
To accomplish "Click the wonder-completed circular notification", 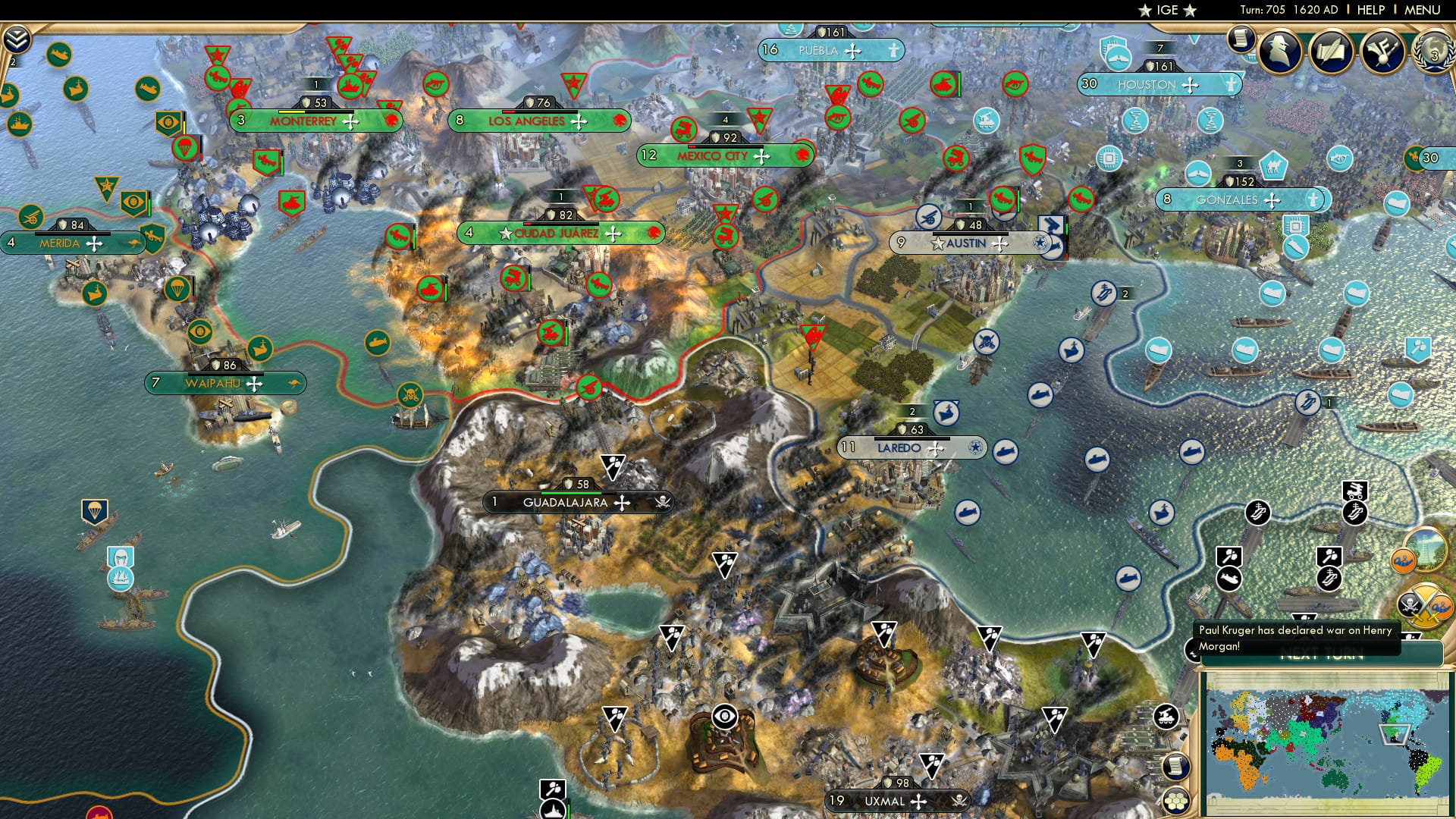I will click(1429, 552).
